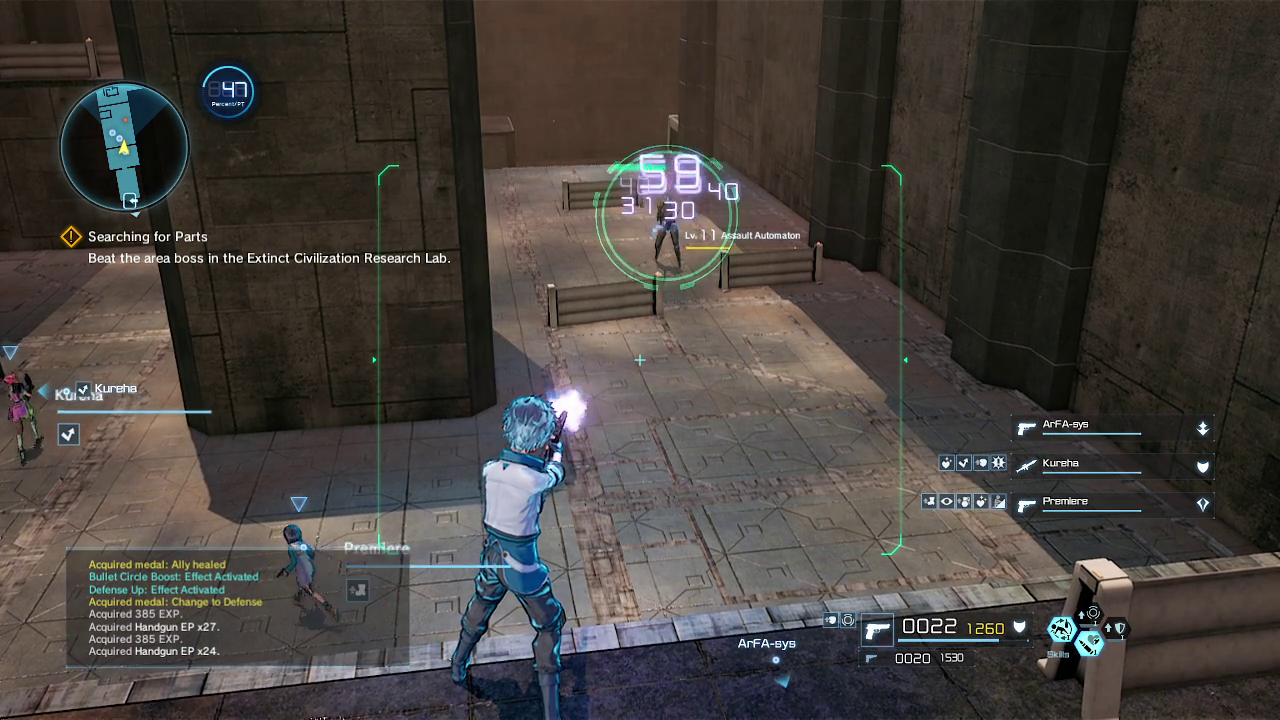The image size is (1280, 720).
Task: Use the target-circle boost skill
Action: [1092, 613]
